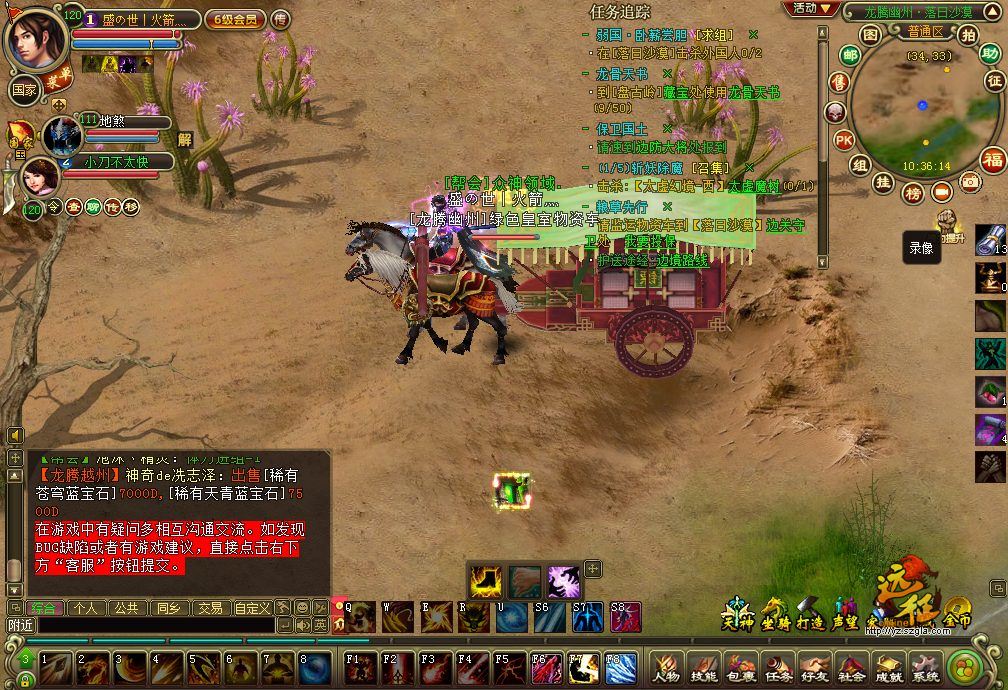Take a screenshot with the camera icon

pyautogui.click(x=969, y=182)
